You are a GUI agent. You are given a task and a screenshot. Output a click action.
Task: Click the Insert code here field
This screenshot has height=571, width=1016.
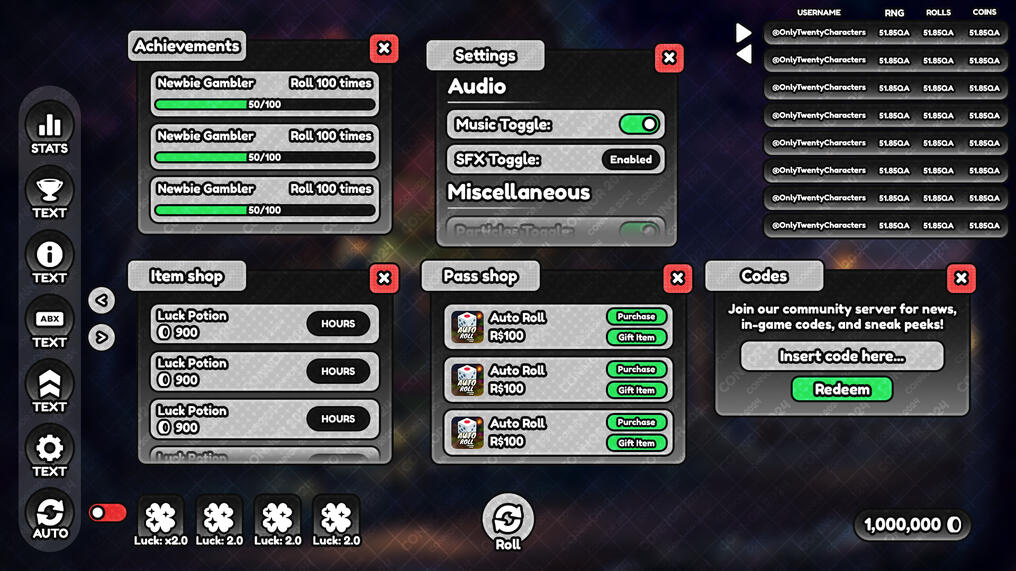[842, 356]
